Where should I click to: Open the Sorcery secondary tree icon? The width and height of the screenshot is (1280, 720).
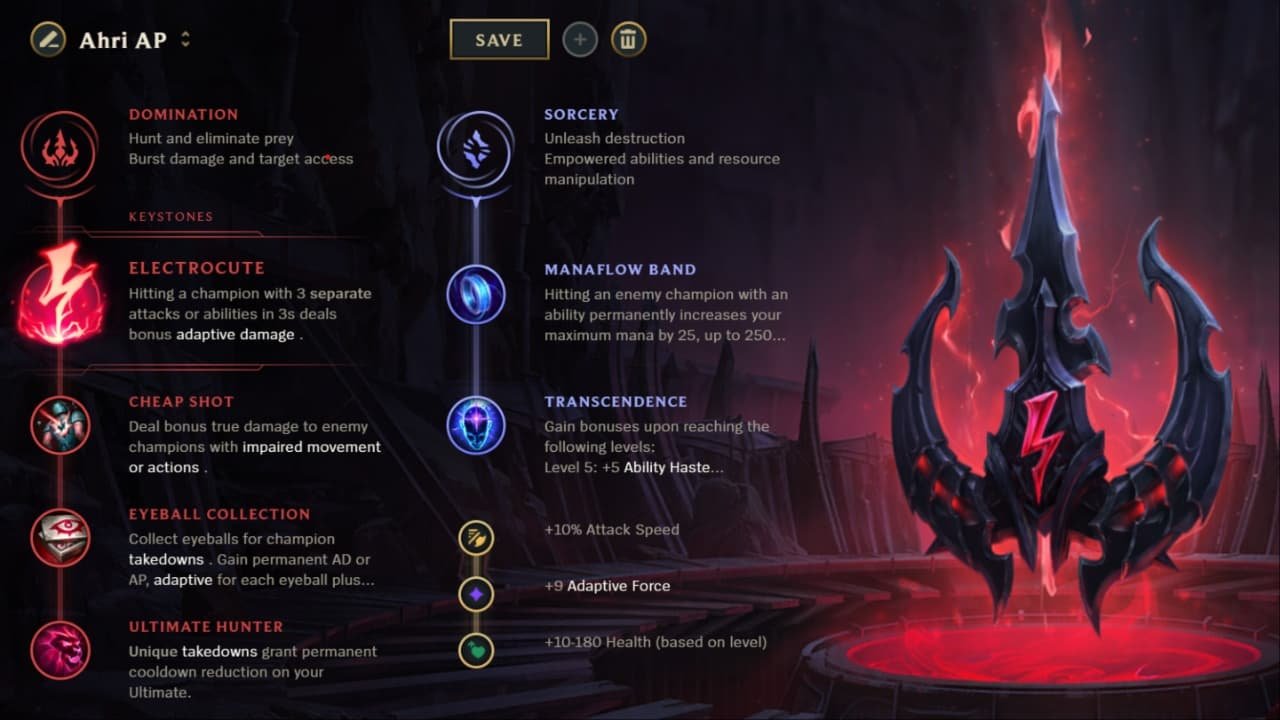[476, 147]
